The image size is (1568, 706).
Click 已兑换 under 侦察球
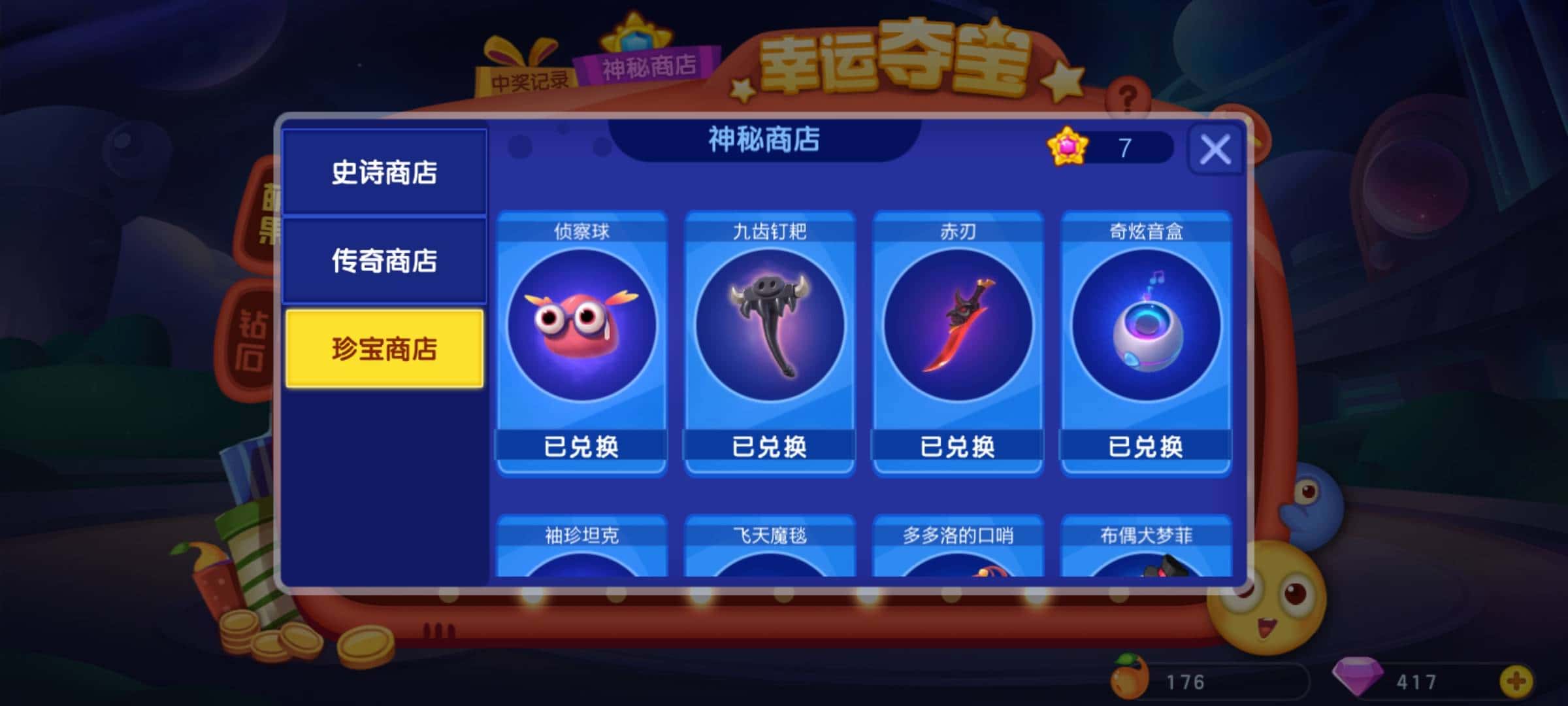(x=581, y=448)
